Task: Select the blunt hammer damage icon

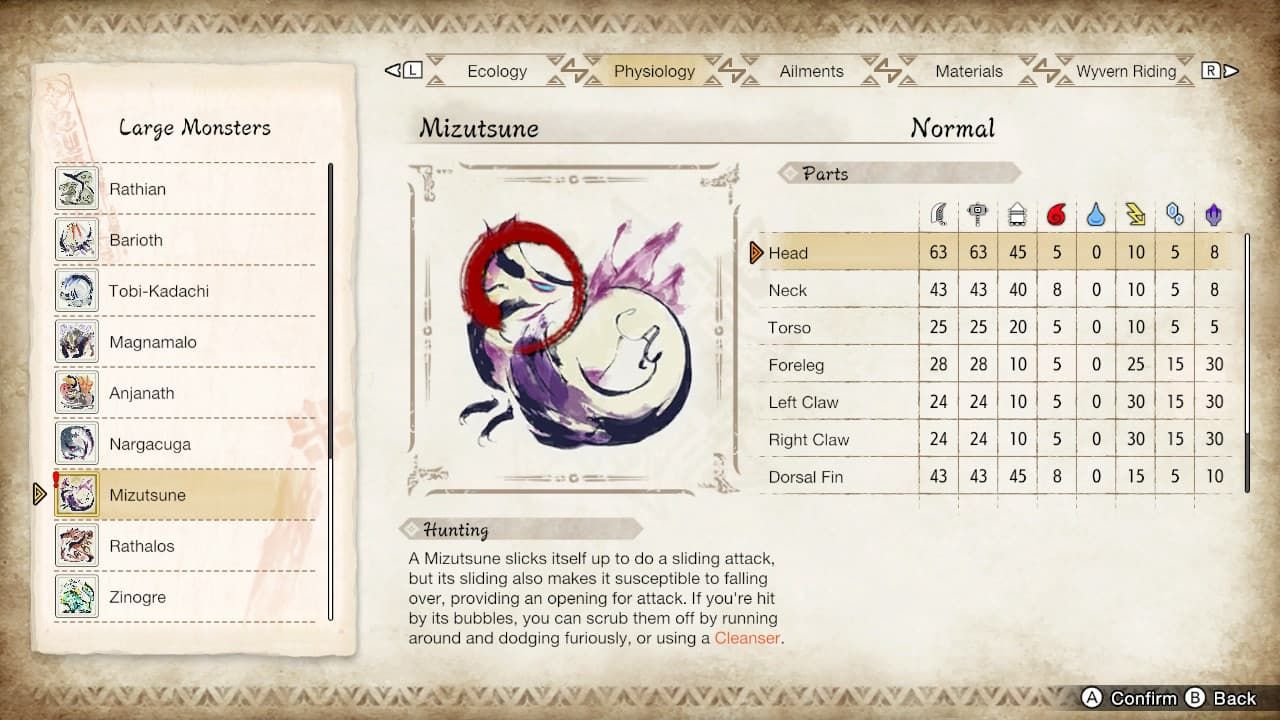Action: click(x=978, y=213)
